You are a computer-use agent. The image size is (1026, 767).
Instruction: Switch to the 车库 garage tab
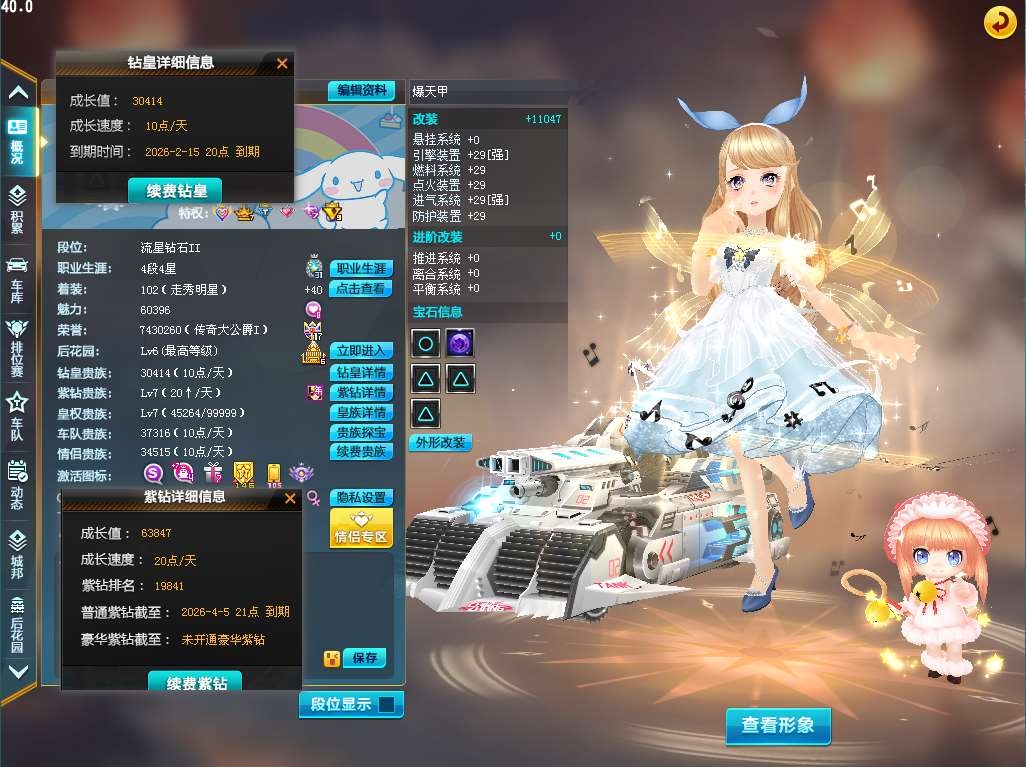coord(17,277)
